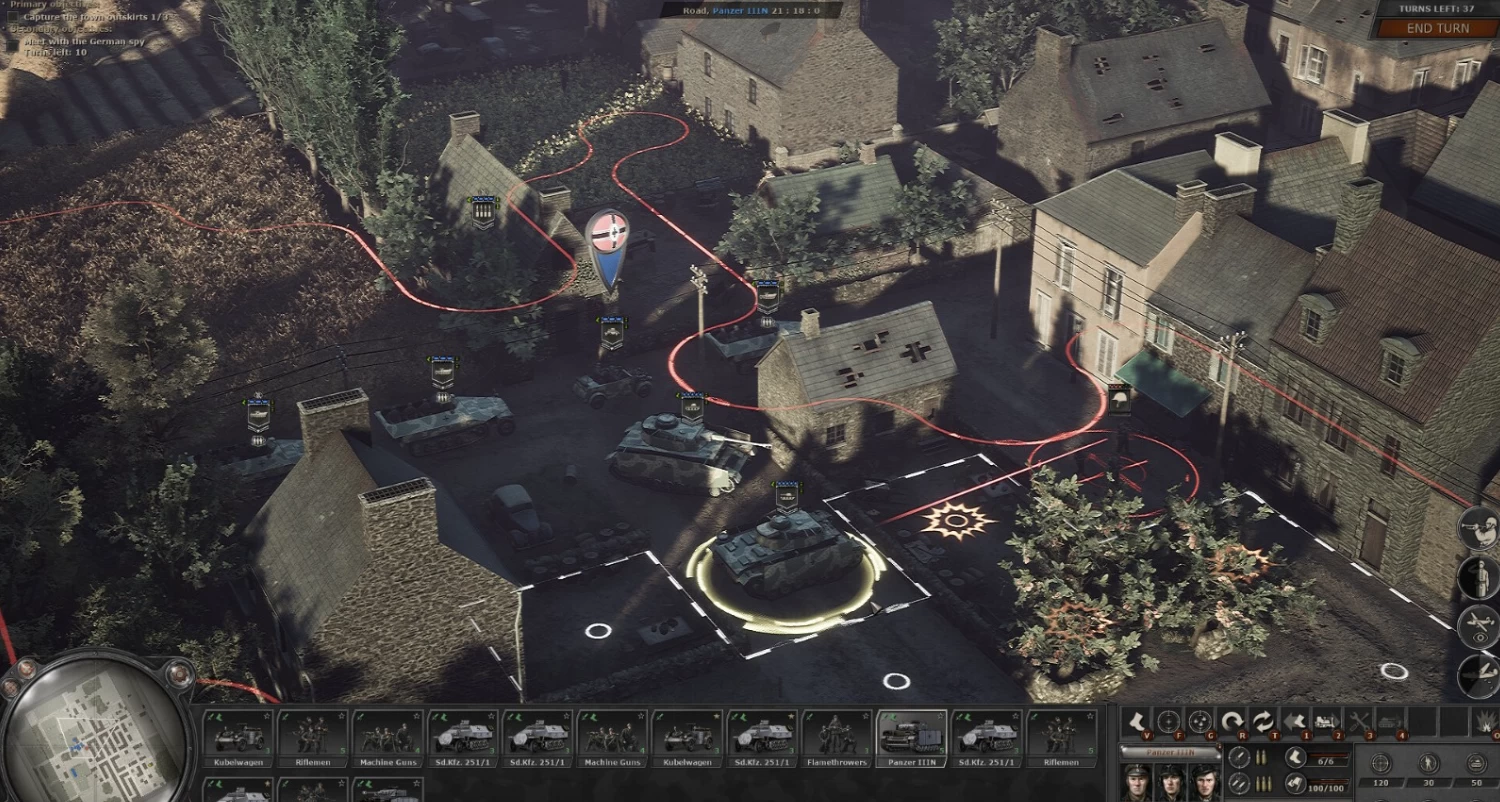This screenshot has height=802, width=1500.
Task: Click the German spy map marker
Action: 606,241
